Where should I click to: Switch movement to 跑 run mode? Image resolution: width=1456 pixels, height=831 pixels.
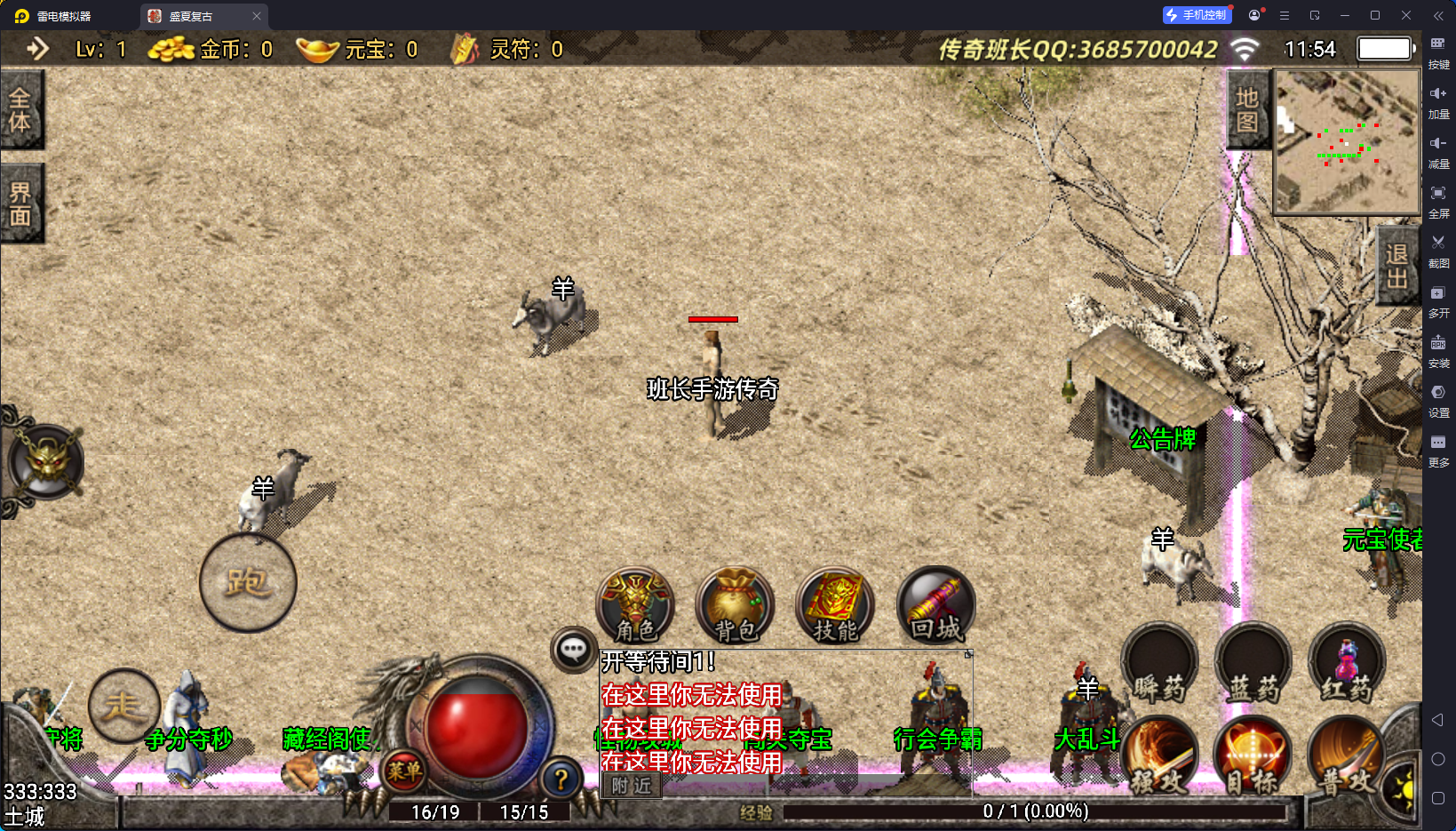[x=248, y=583]
